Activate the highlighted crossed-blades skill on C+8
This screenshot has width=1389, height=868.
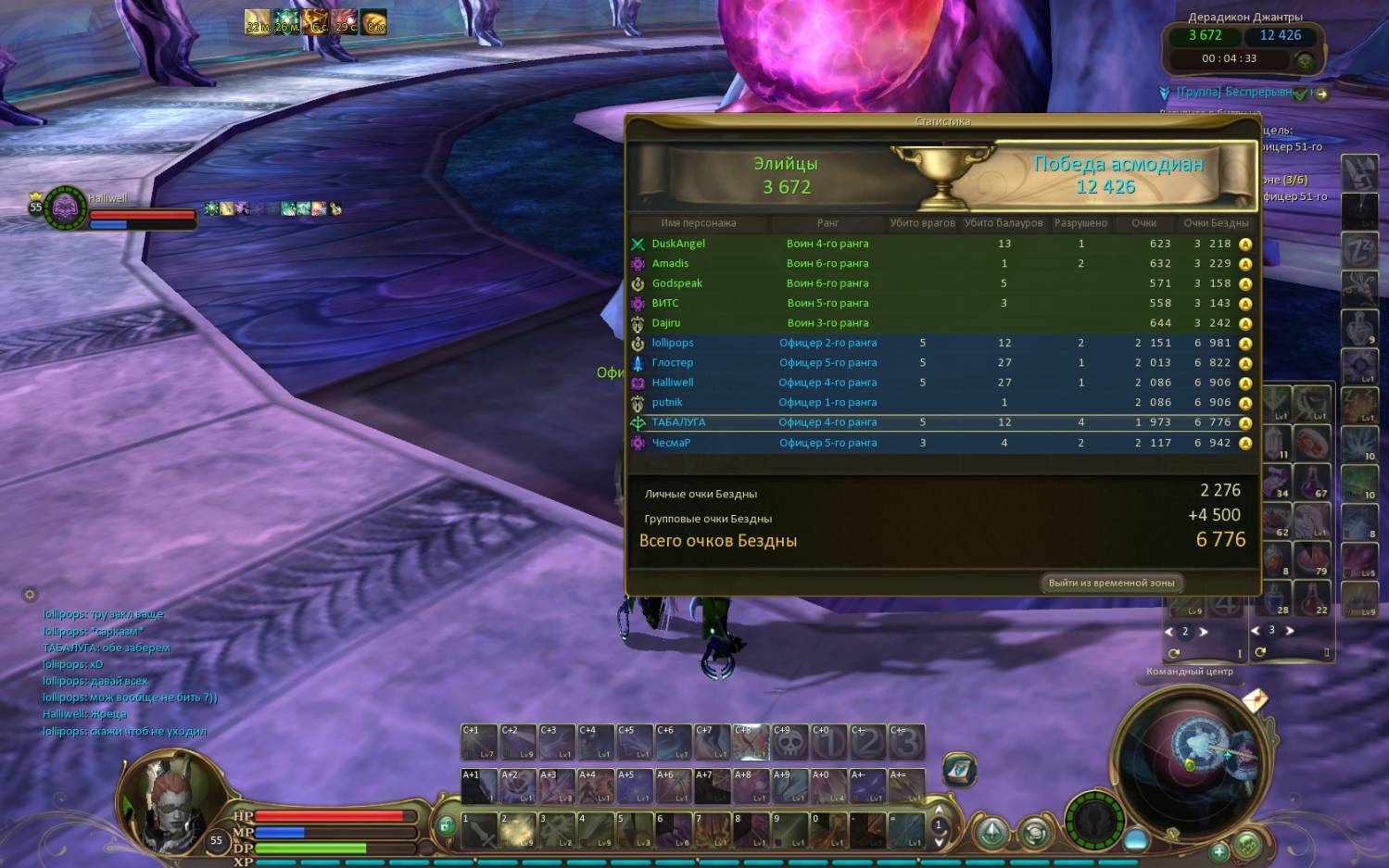coord(751,742)
